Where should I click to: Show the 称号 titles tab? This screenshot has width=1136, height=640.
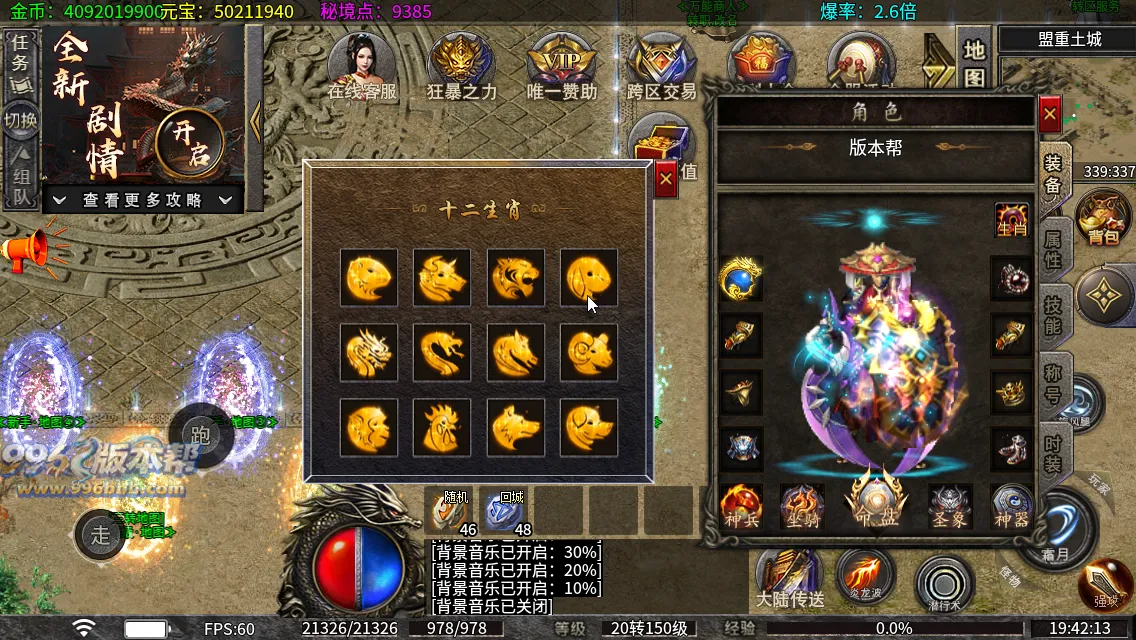pos(1054,385)
